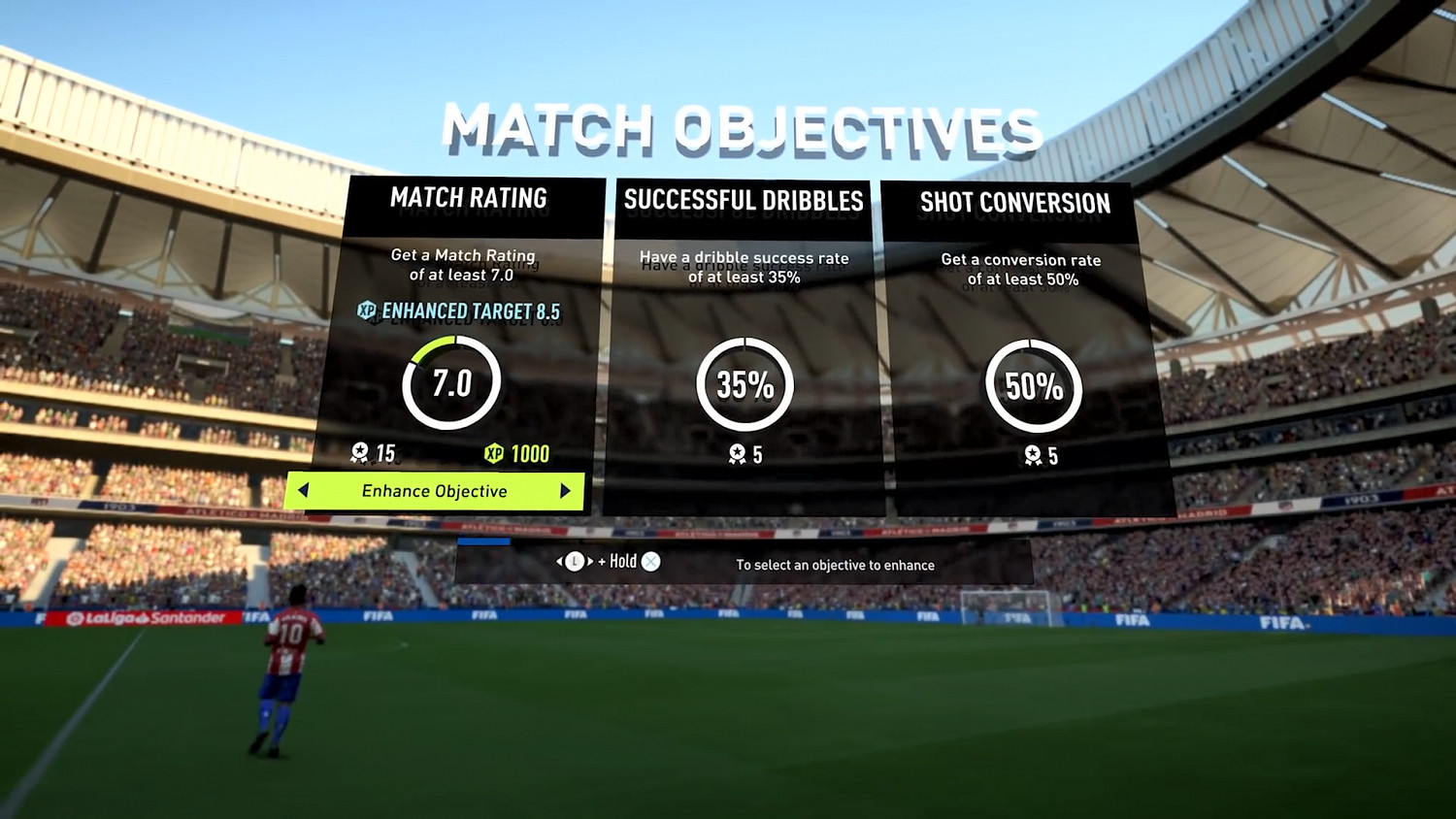
Task: Click the X button icon next to Hold
Action: click(648, 561)
